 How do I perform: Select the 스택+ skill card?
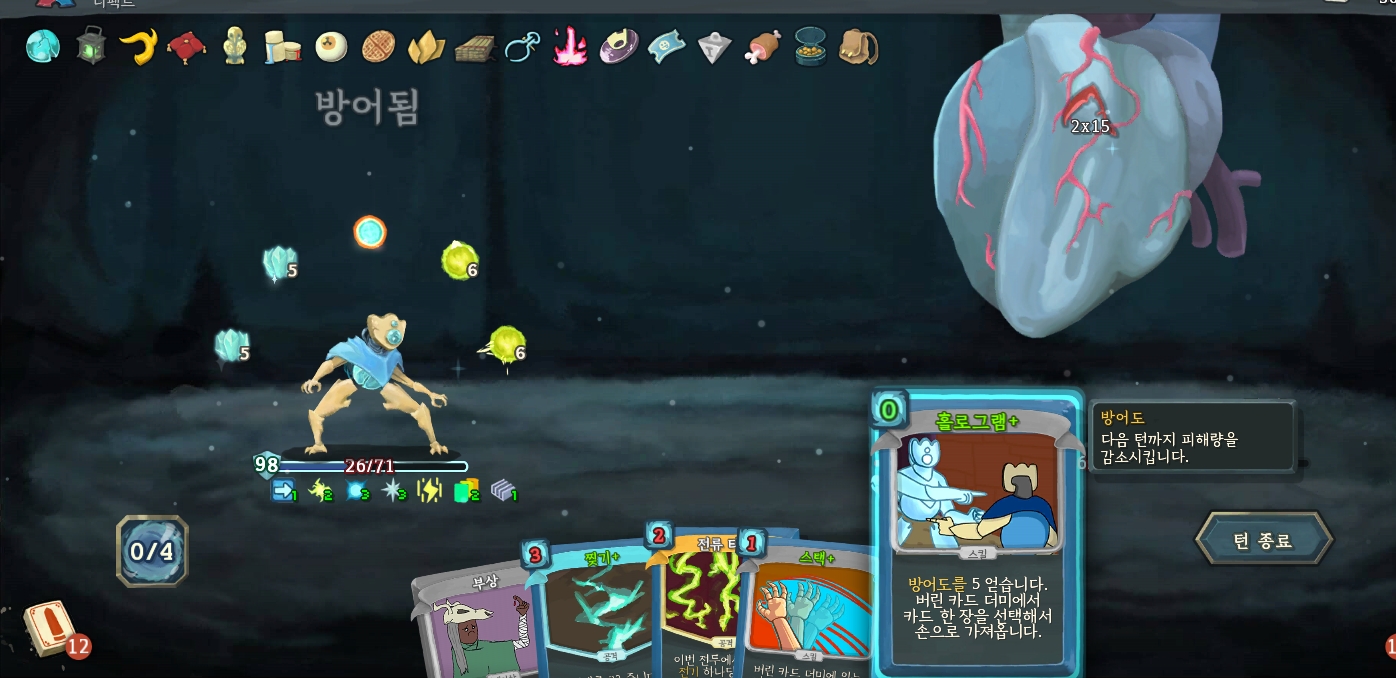coord(805,610)
